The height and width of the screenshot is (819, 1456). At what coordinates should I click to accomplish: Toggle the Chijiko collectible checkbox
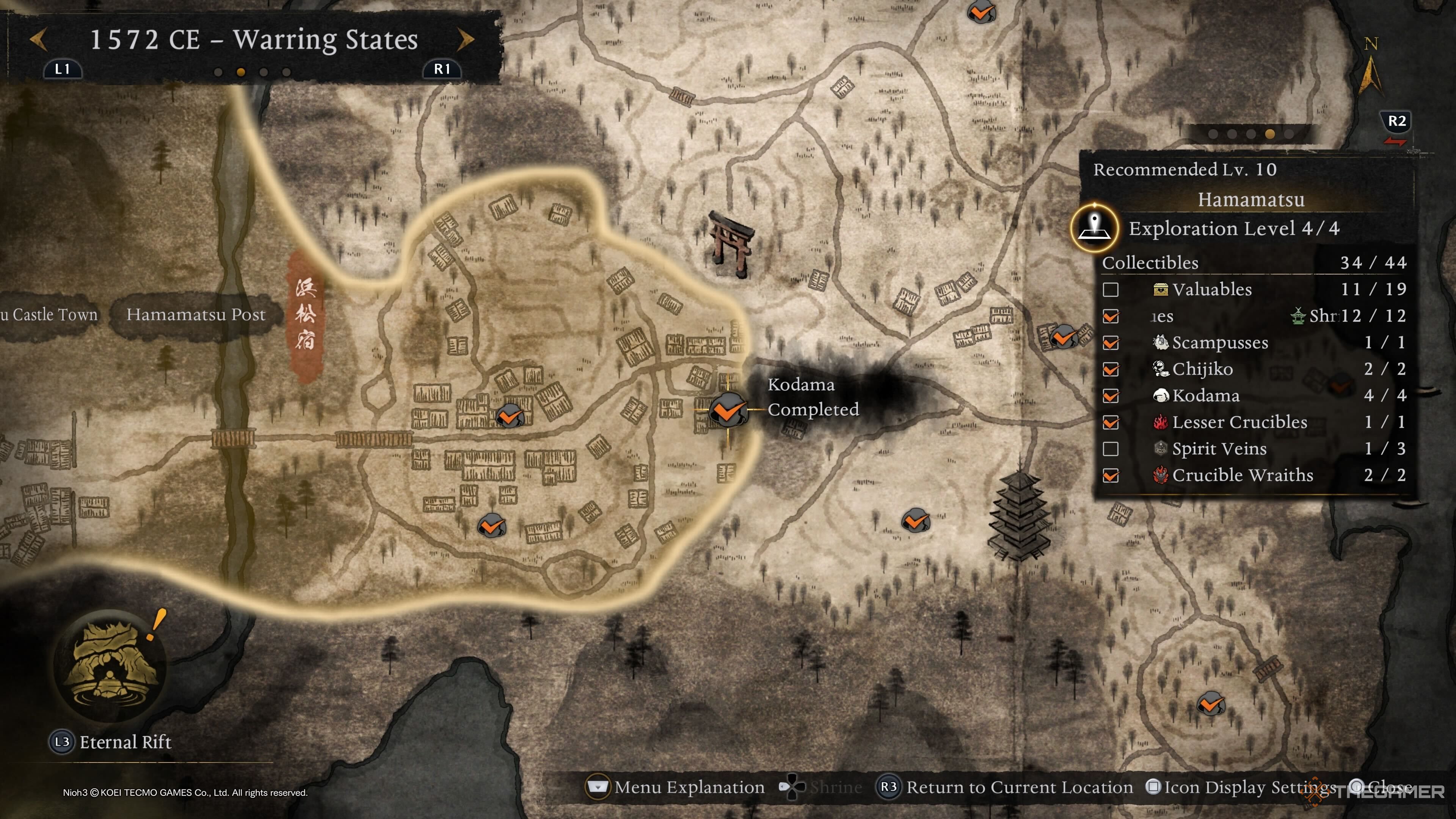(1111, 370)
